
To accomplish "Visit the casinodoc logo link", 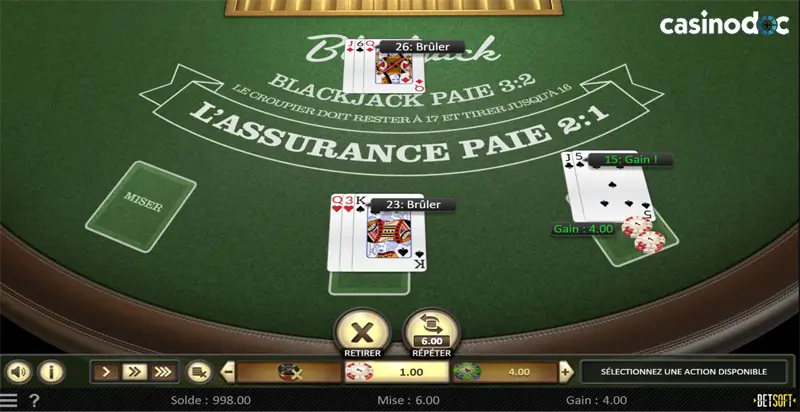I will pyautogui.click(x=724, y=23).
